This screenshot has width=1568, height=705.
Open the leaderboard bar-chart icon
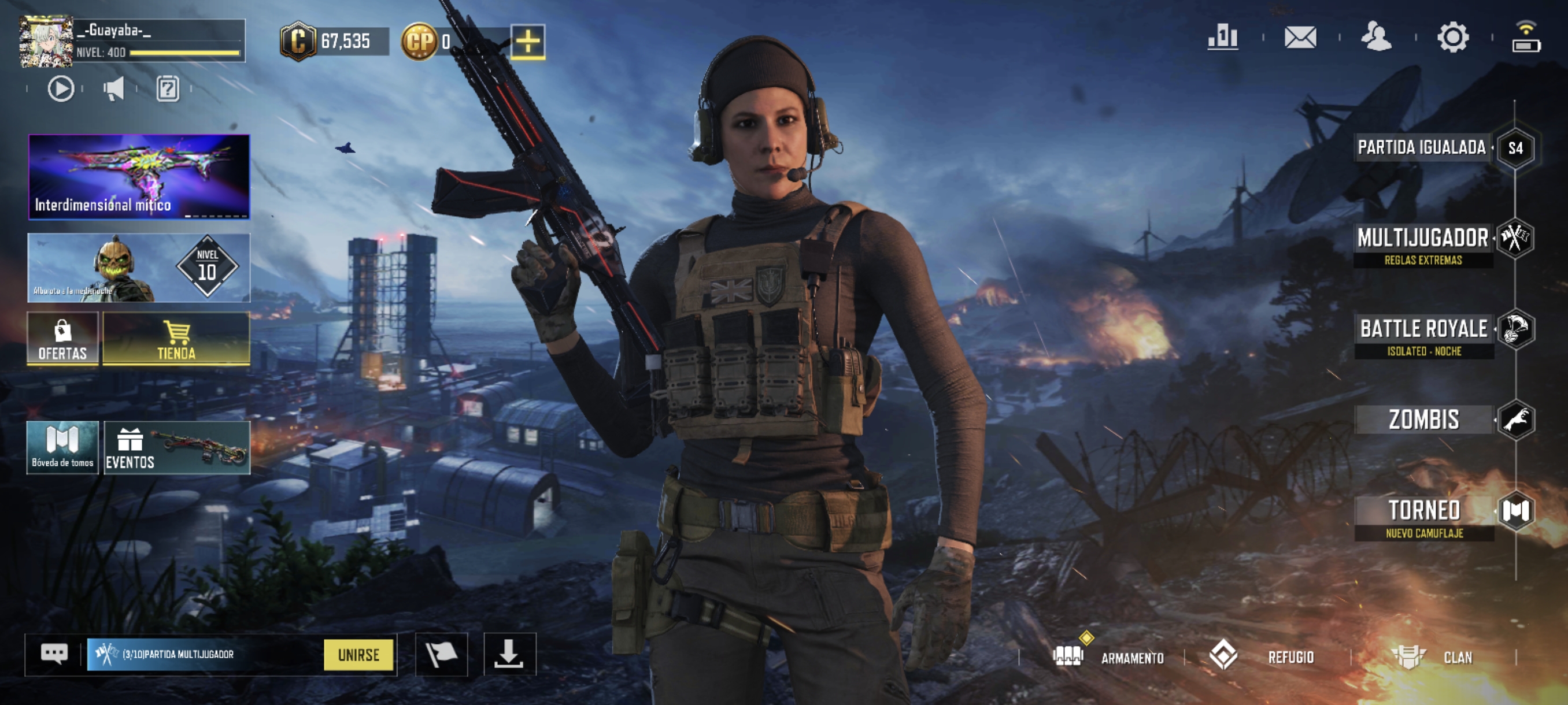coord(1222,38)
